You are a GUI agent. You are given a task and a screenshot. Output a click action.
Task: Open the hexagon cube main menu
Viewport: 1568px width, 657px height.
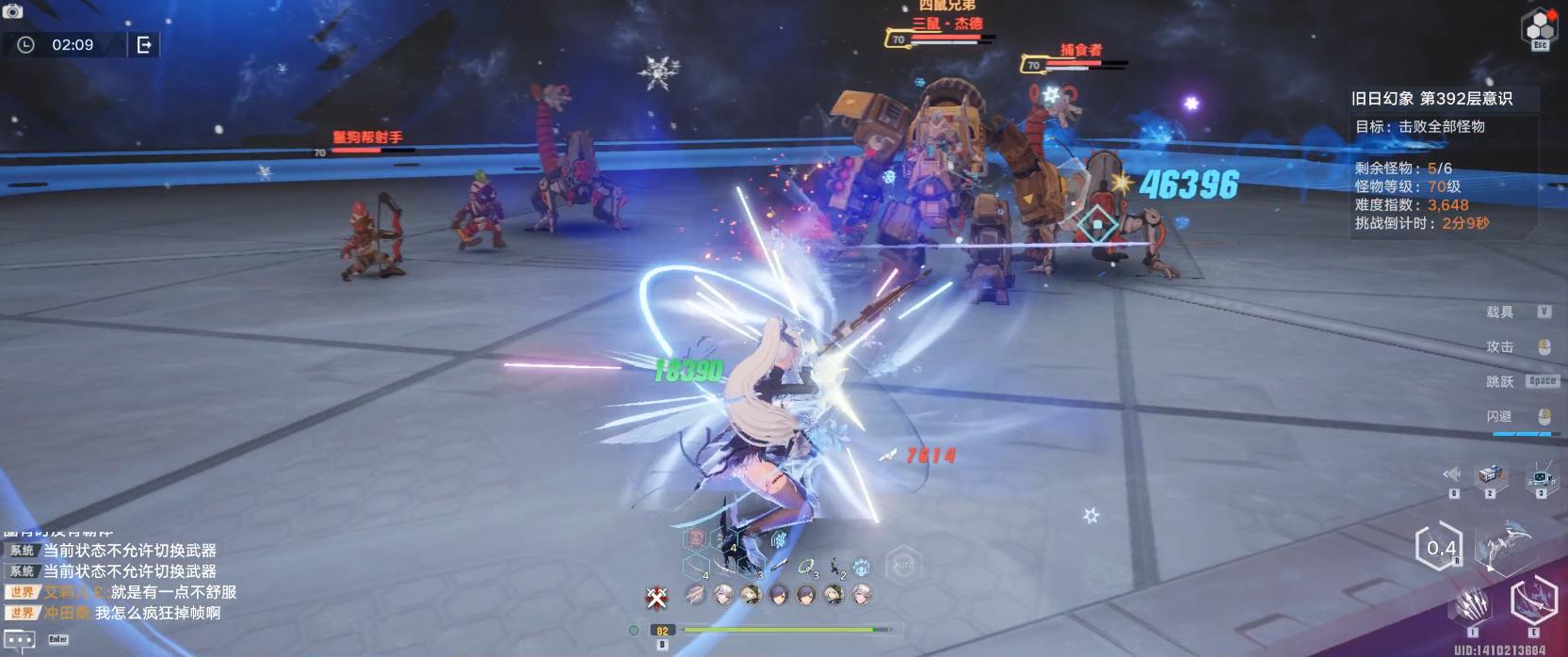[x=1540, y=28]
